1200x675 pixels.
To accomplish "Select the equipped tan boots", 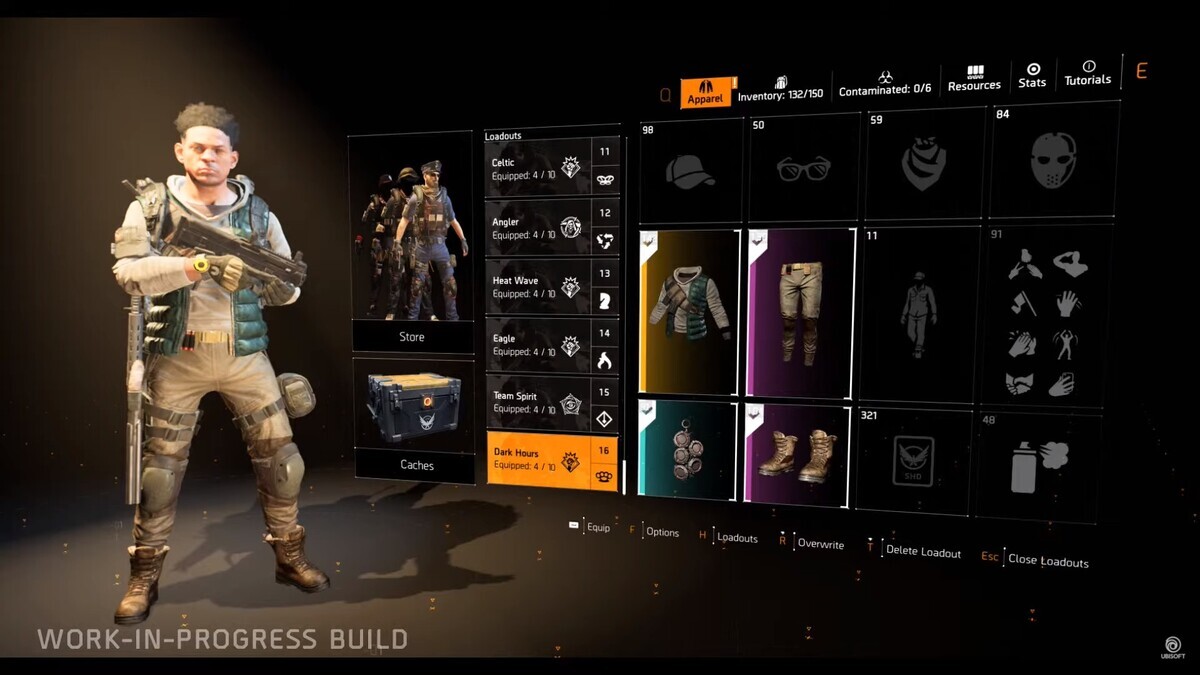I will [797, 454].
